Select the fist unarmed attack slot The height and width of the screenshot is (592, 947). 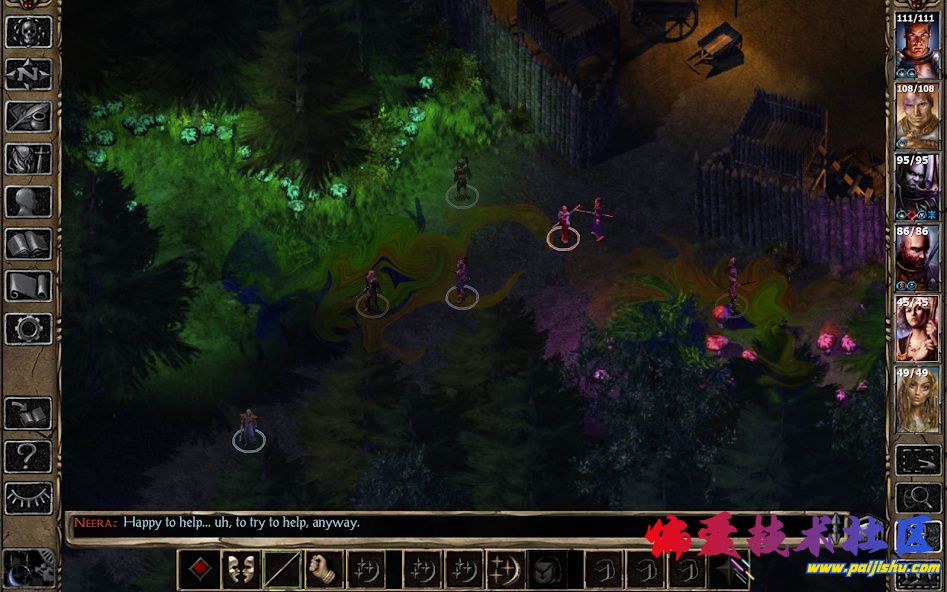323,570
